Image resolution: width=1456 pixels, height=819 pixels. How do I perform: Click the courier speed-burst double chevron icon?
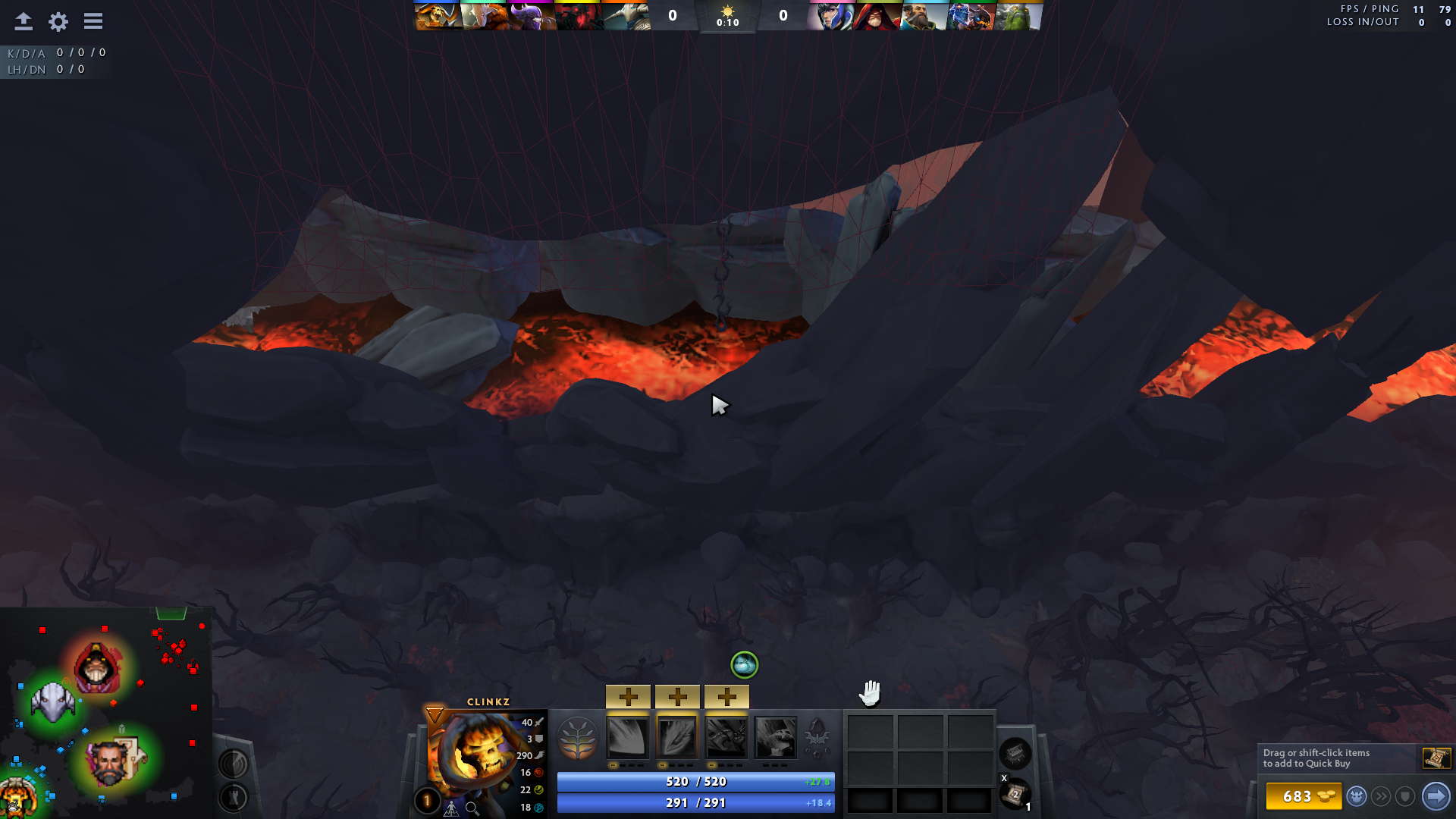click(x=1381, y=797)
